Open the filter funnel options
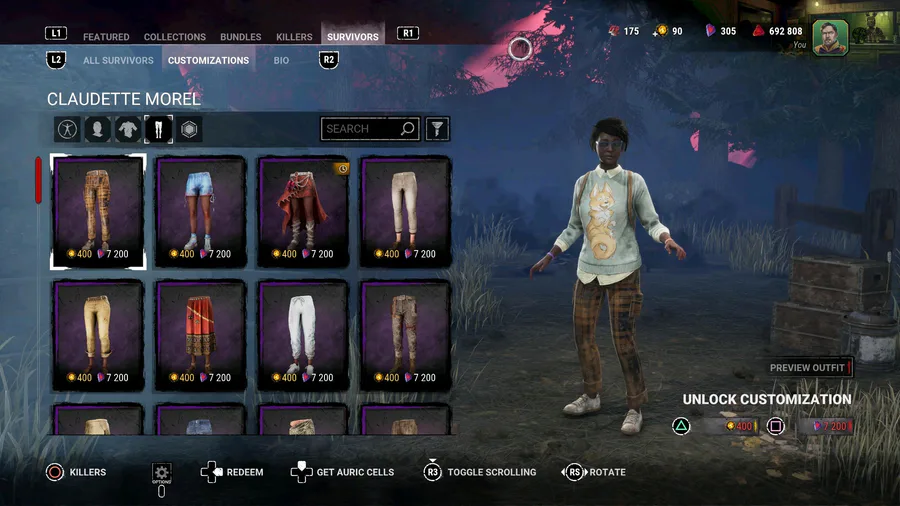Image resolution: width=900 pixels, height=506 pixels. click(437, 129)
